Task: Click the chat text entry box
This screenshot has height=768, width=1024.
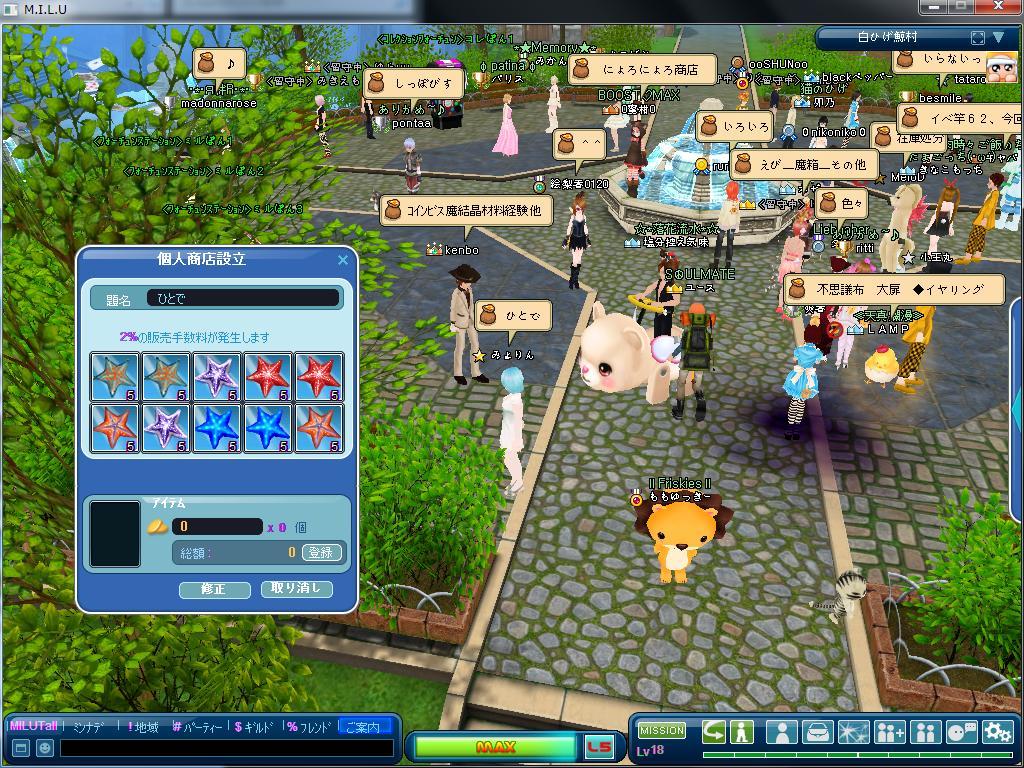Action: 226,748
